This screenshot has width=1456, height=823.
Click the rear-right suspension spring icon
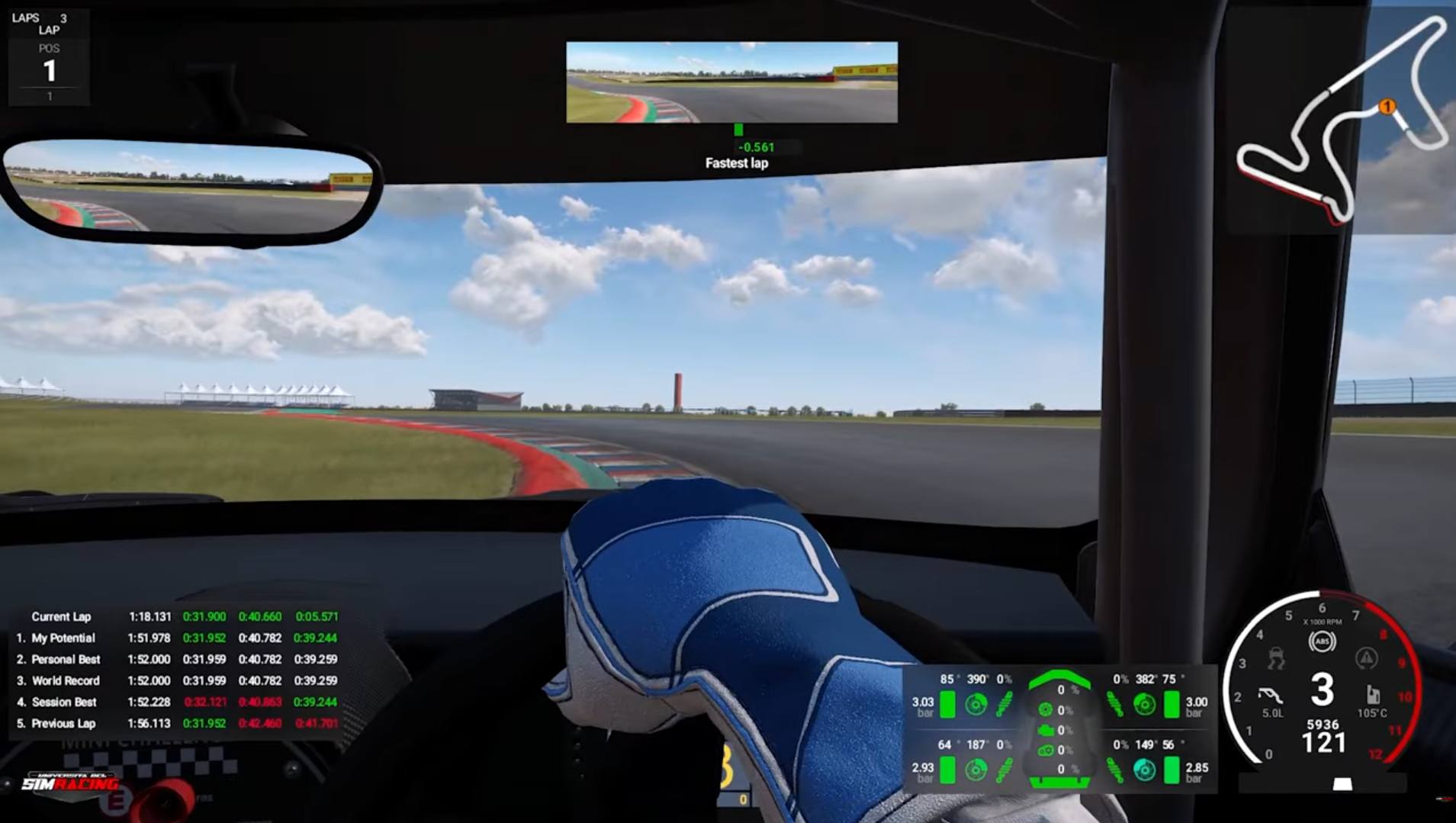pyautogui.click(x=1114, y=770)
